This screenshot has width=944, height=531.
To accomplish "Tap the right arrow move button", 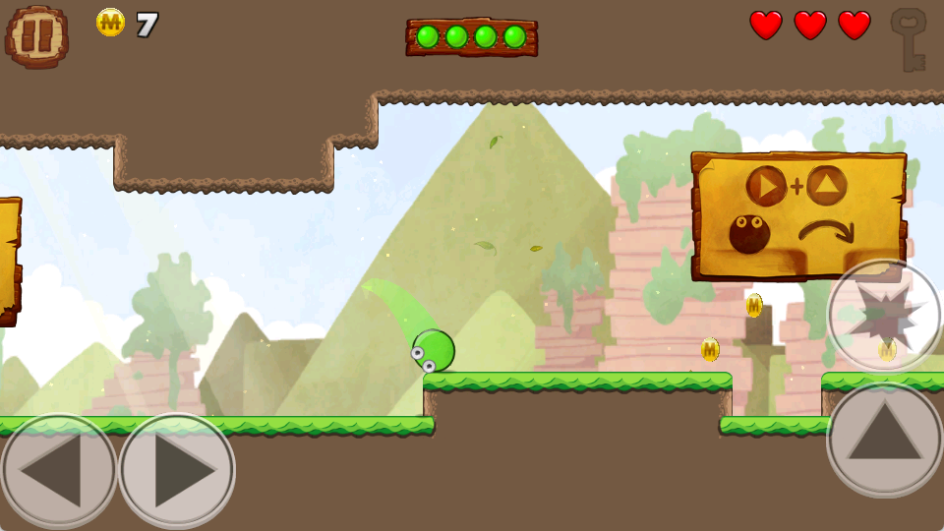I will [177, 471].
